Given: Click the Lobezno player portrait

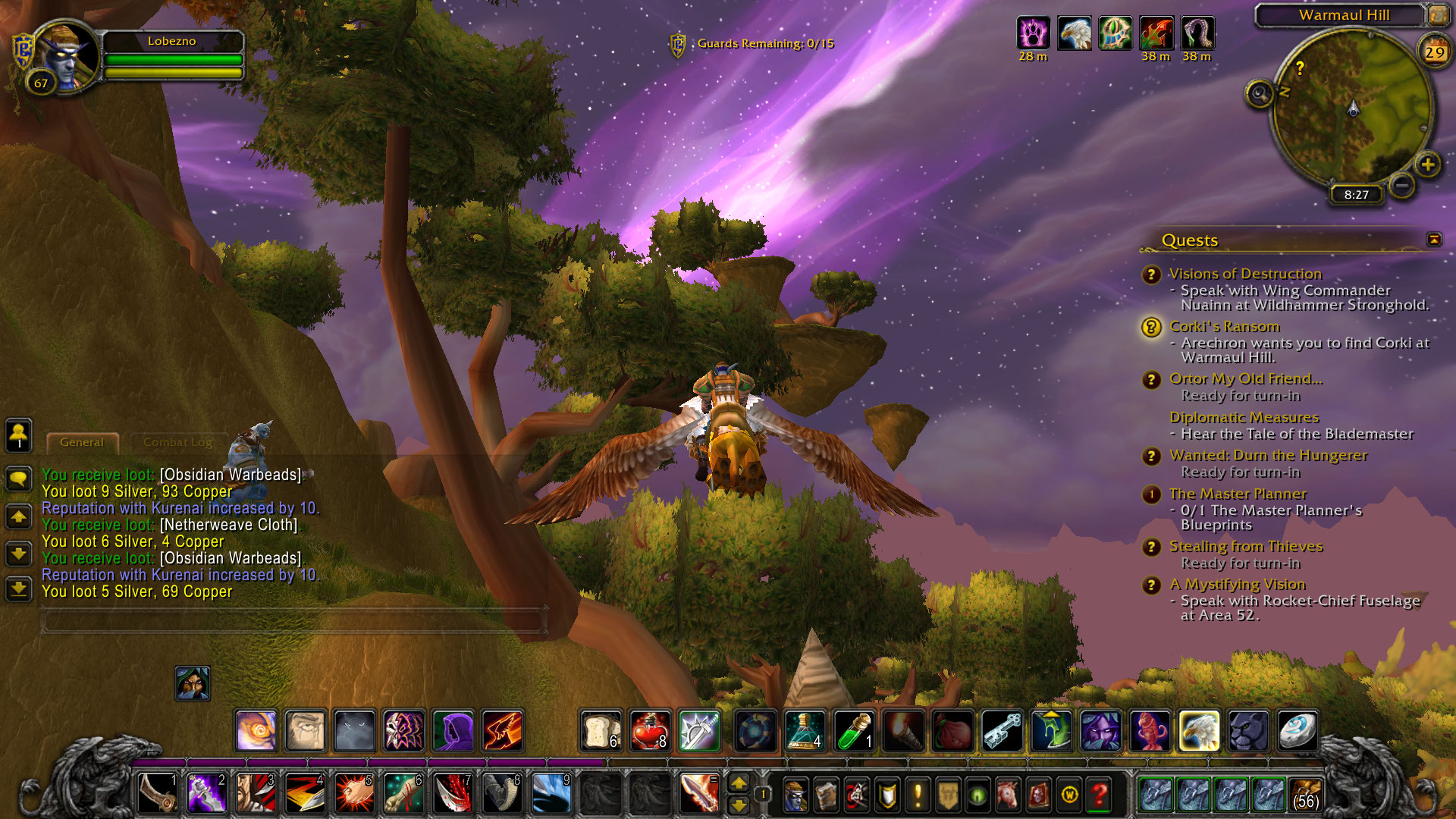Looking at the screenshot, I should 65,56.
